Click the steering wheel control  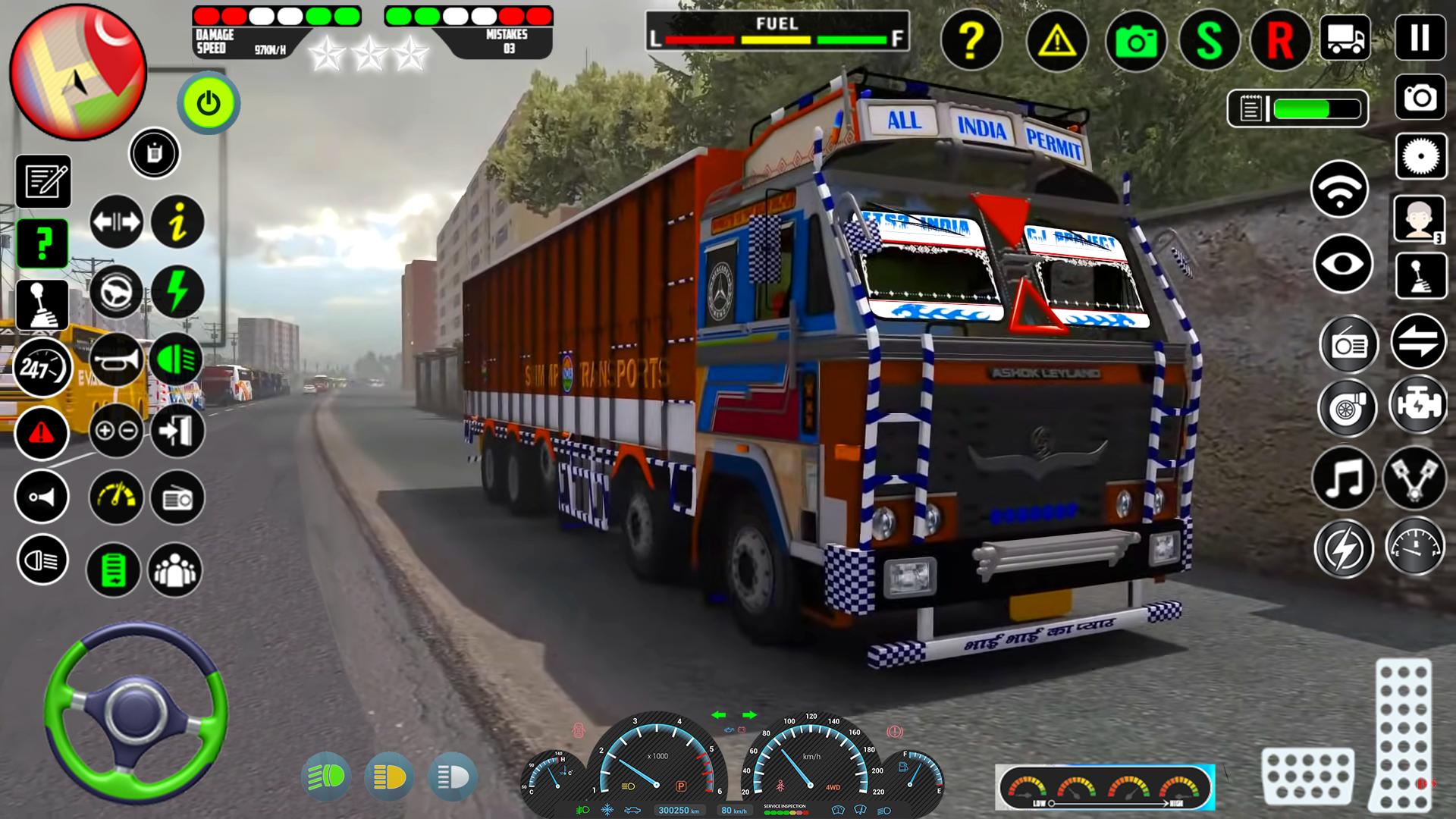pyautogui.click(x=136, y=711)
